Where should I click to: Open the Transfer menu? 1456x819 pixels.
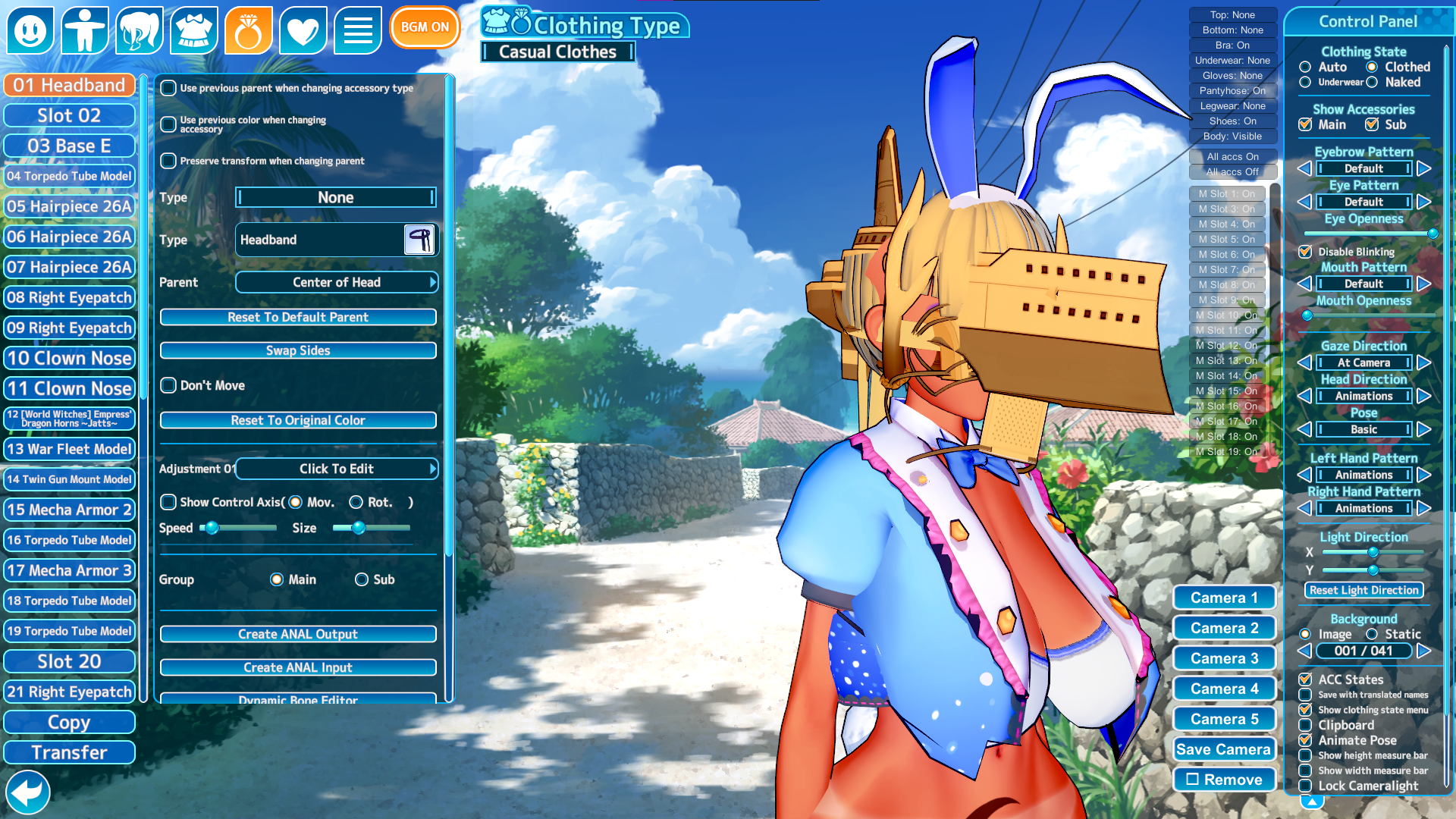(x=69, y=752)
